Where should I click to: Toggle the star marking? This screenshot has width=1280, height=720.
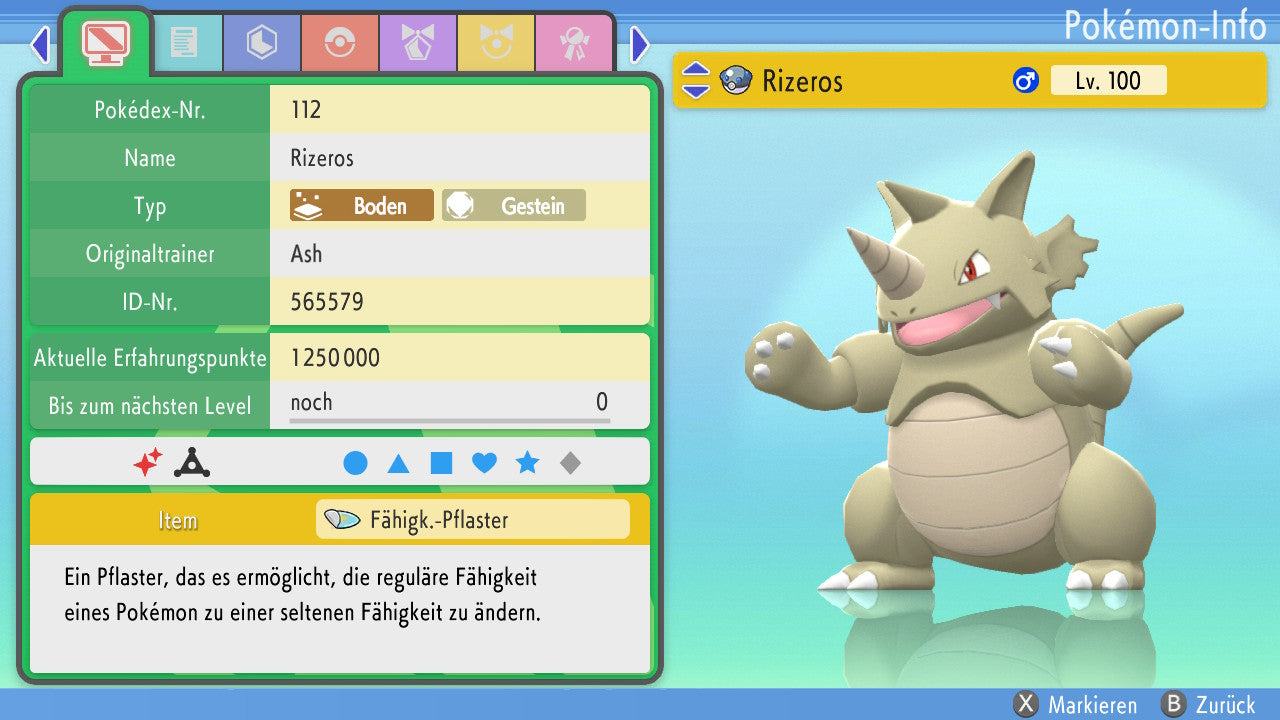coord(527,463)
